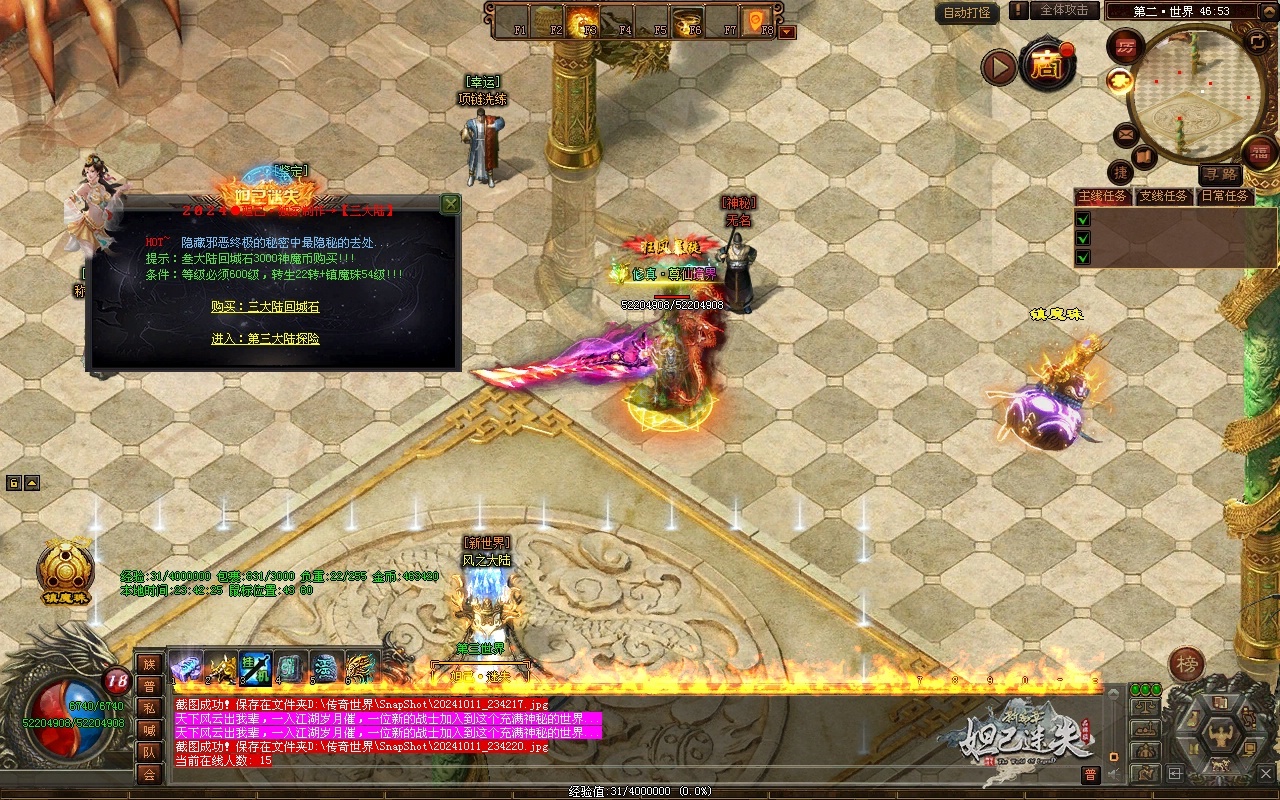Switch chat to the 私 private channel
This screenshot has width=1280, height=800.
tap(149, 708)
